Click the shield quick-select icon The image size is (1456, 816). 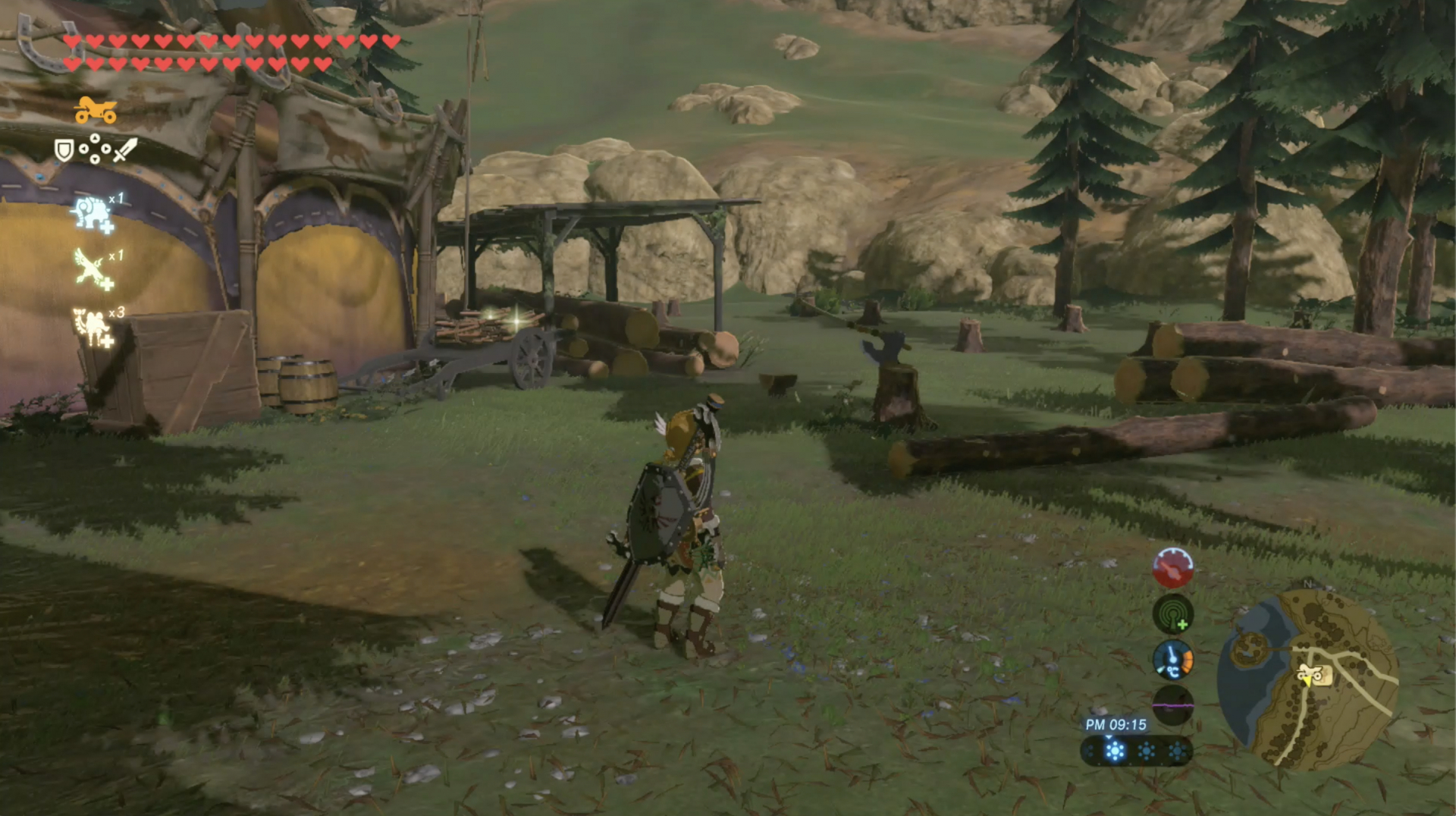[x=64, y=150]
